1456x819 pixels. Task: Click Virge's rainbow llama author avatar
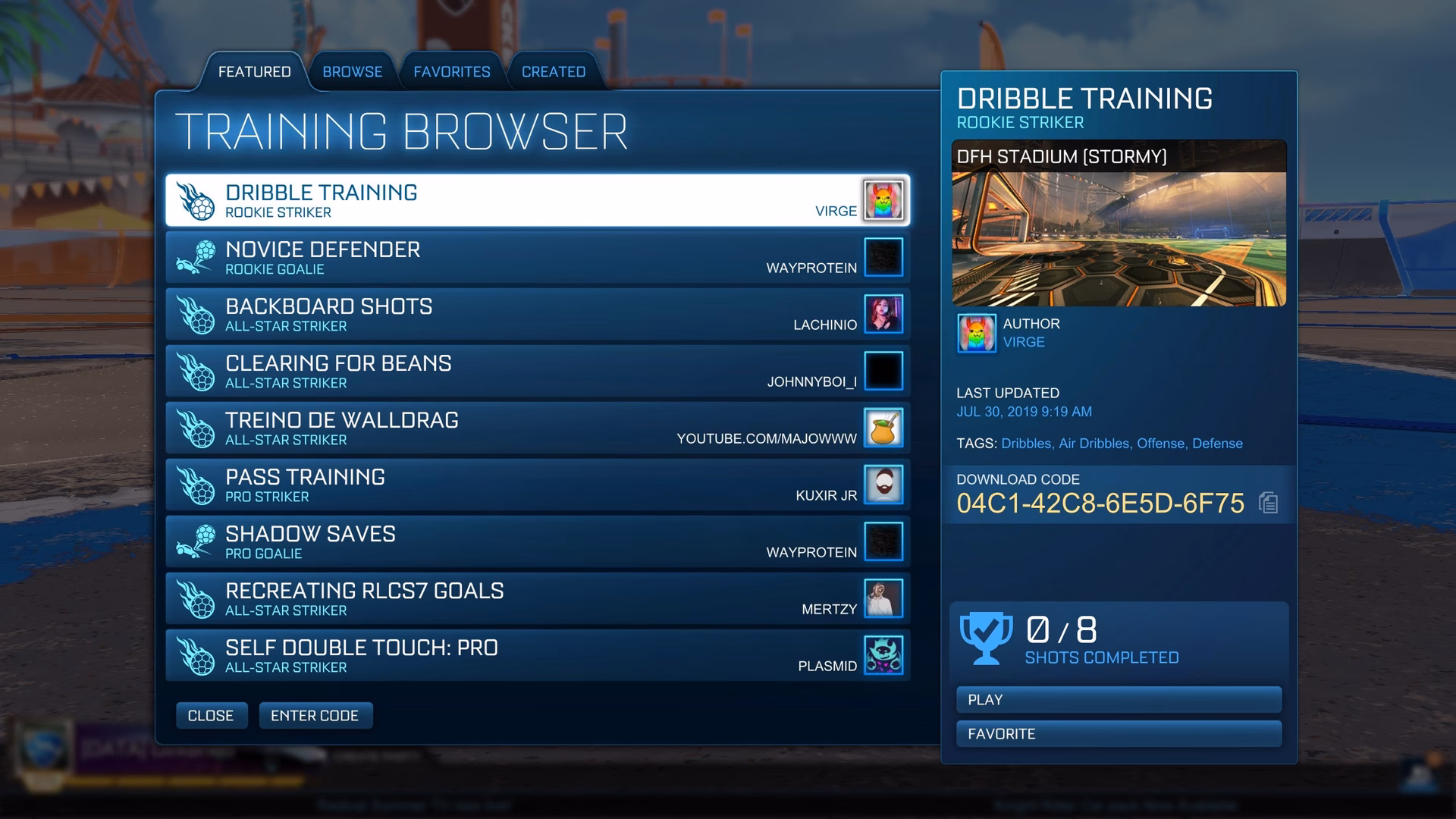pyautogui.click(x=977, y=333)
